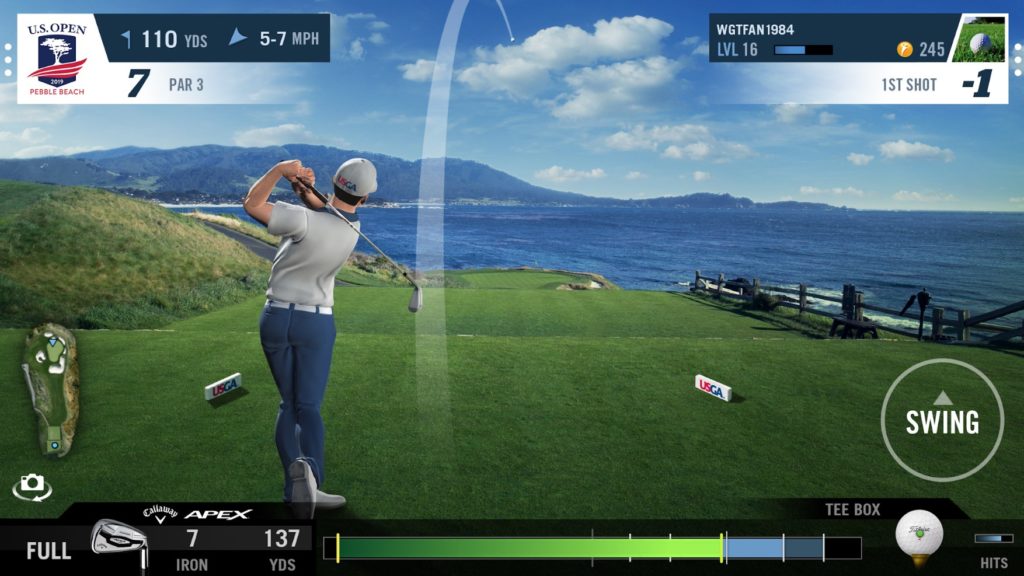1024x576 pixels.
Task: View the ball lie thumbnail
Action: pos(978,38)
